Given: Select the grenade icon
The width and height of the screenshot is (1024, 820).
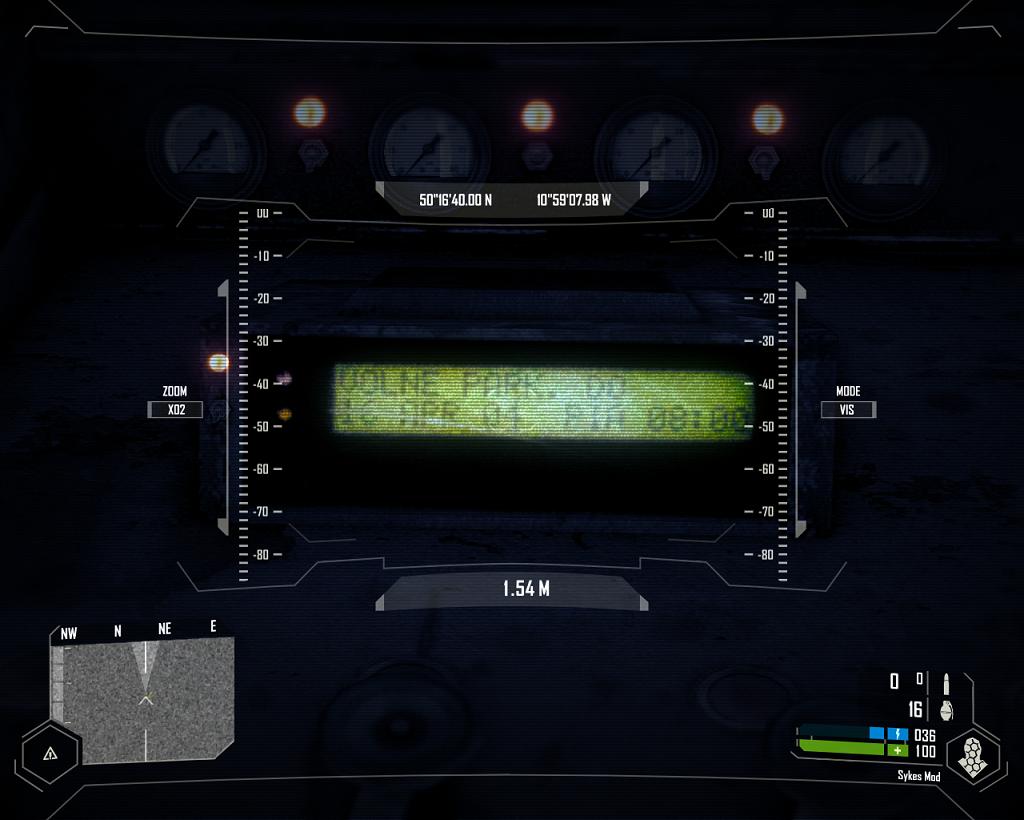Looking at the screenshot, I should [x=945, y=709].
